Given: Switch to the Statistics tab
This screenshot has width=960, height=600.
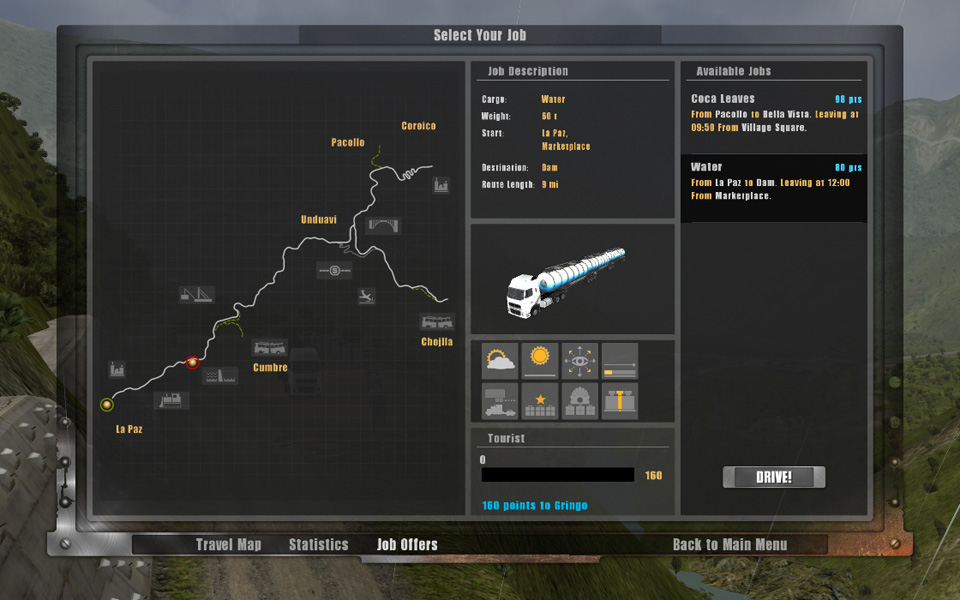Looking at the screenshot, I should point(319,545).
